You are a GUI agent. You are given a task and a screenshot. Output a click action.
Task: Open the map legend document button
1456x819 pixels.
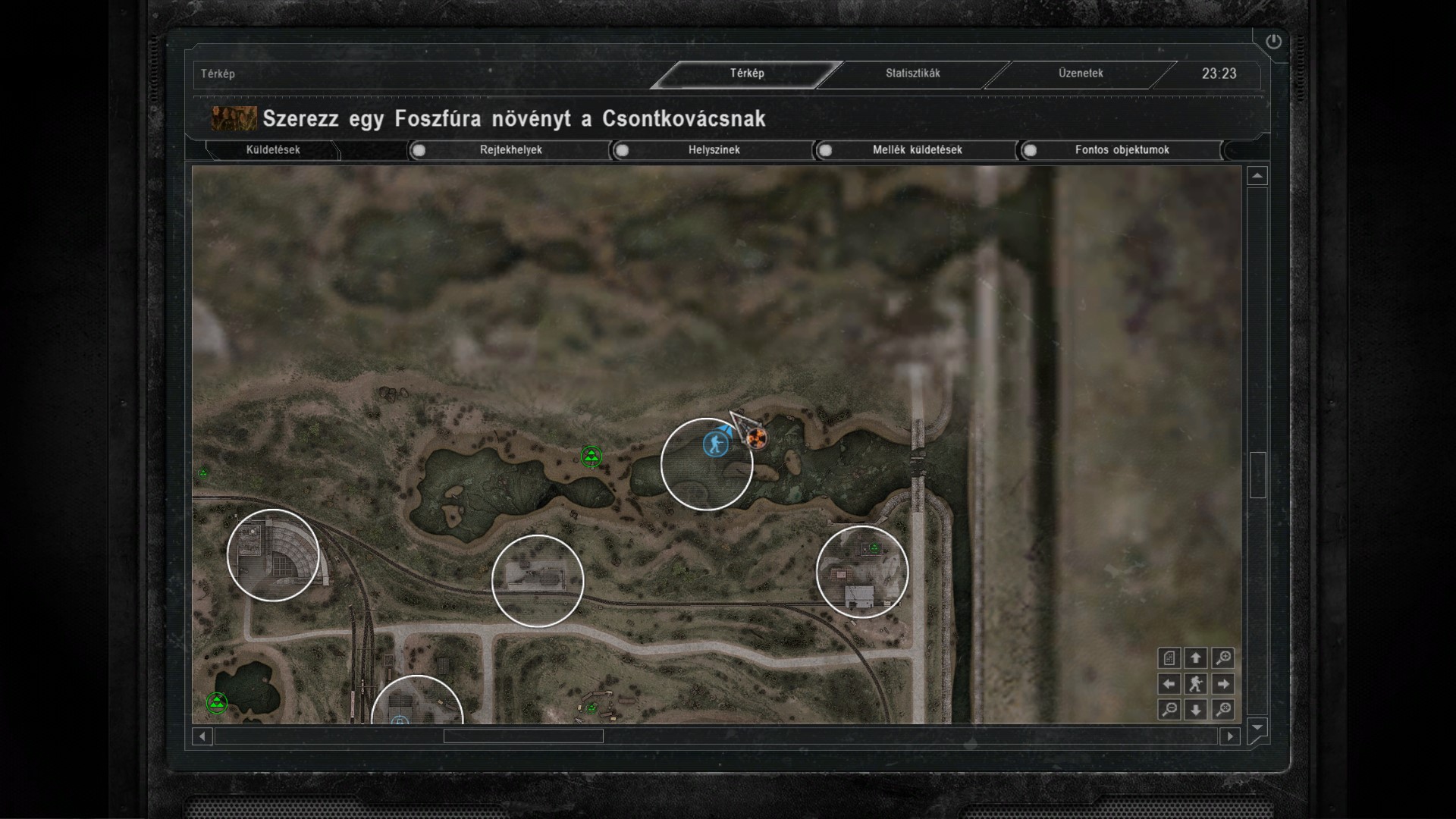click(x=1169, y=658)
